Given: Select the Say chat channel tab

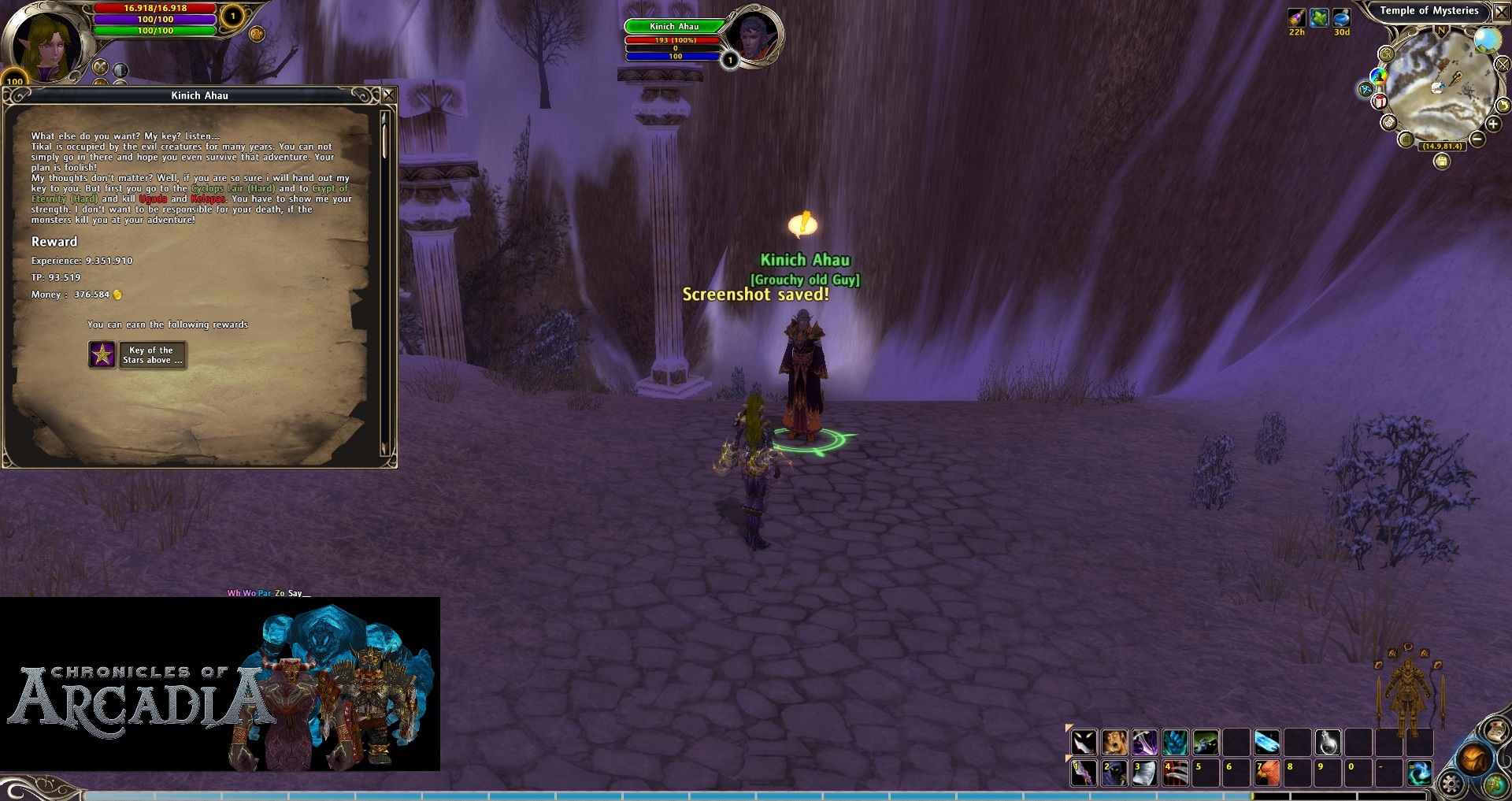Looking at the screenshot, I should 295,593.
